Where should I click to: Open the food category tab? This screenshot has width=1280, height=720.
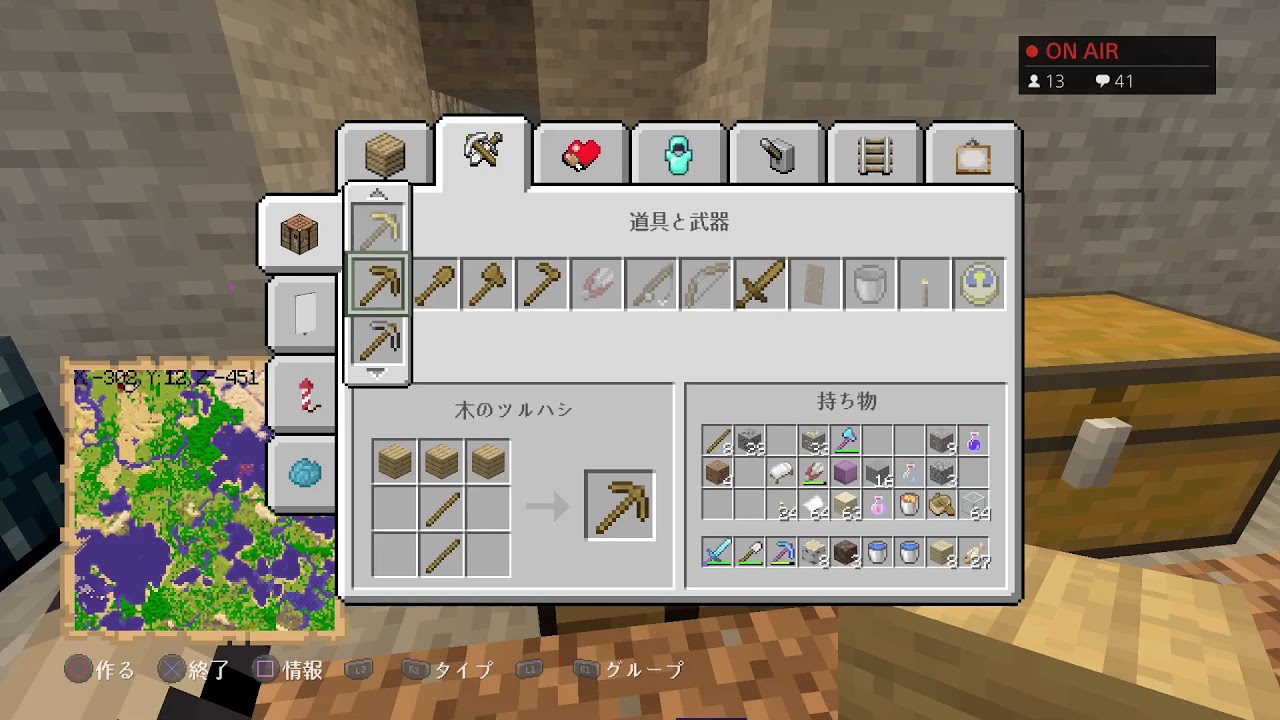[581, 152]
